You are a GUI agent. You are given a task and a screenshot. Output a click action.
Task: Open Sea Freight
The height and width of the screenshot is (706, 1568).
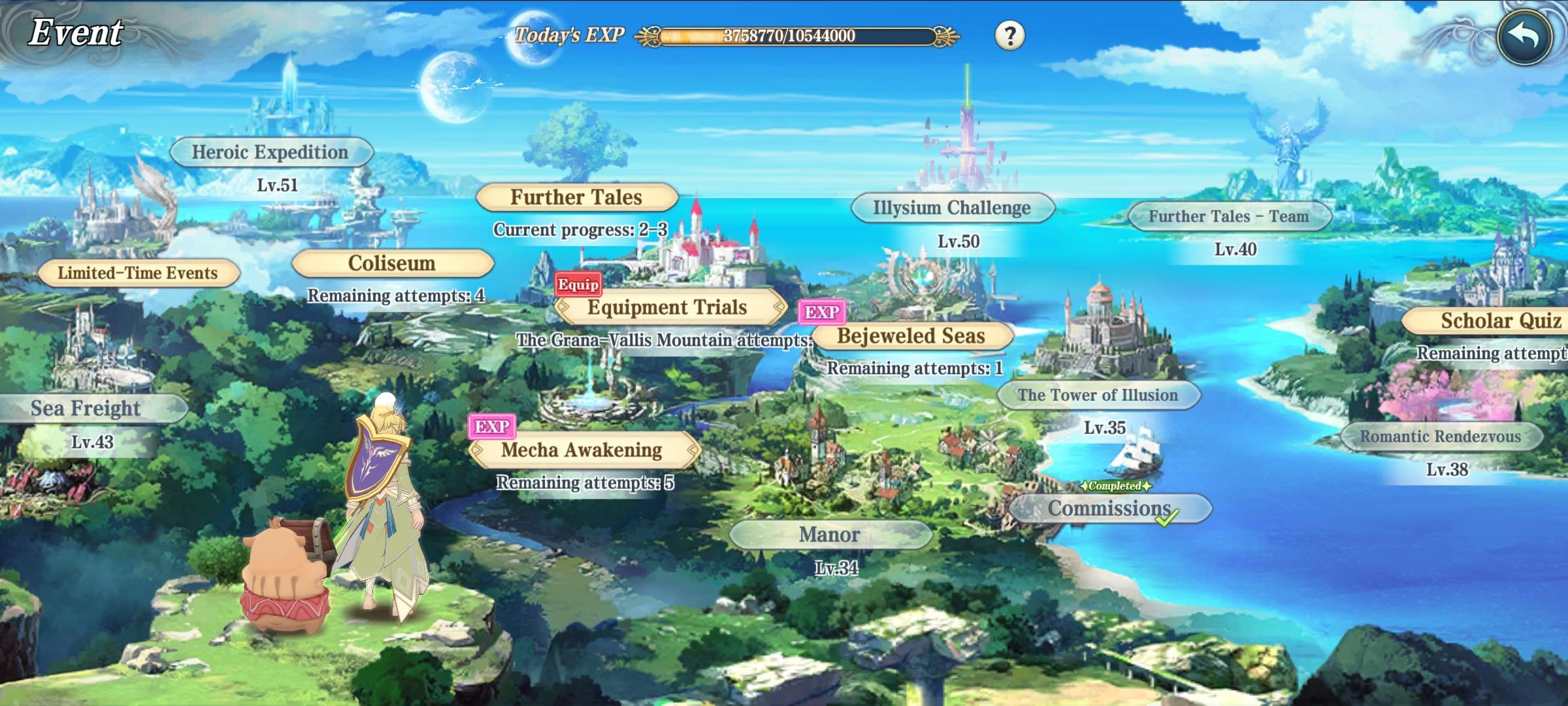click(x=86, y=409)
